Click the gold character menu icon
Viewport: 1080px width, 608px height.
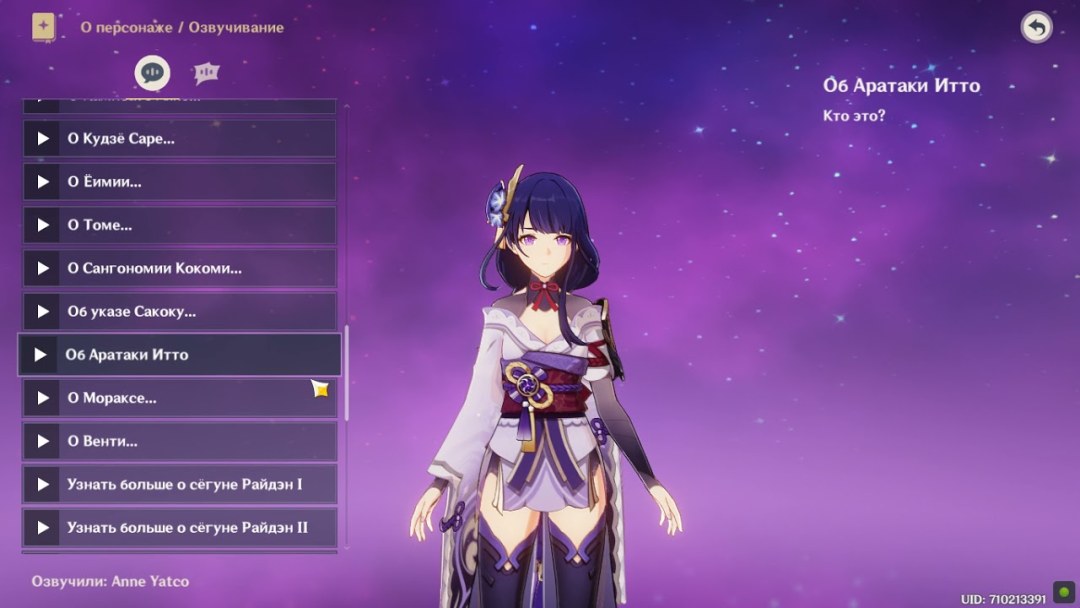click(43, 27)
